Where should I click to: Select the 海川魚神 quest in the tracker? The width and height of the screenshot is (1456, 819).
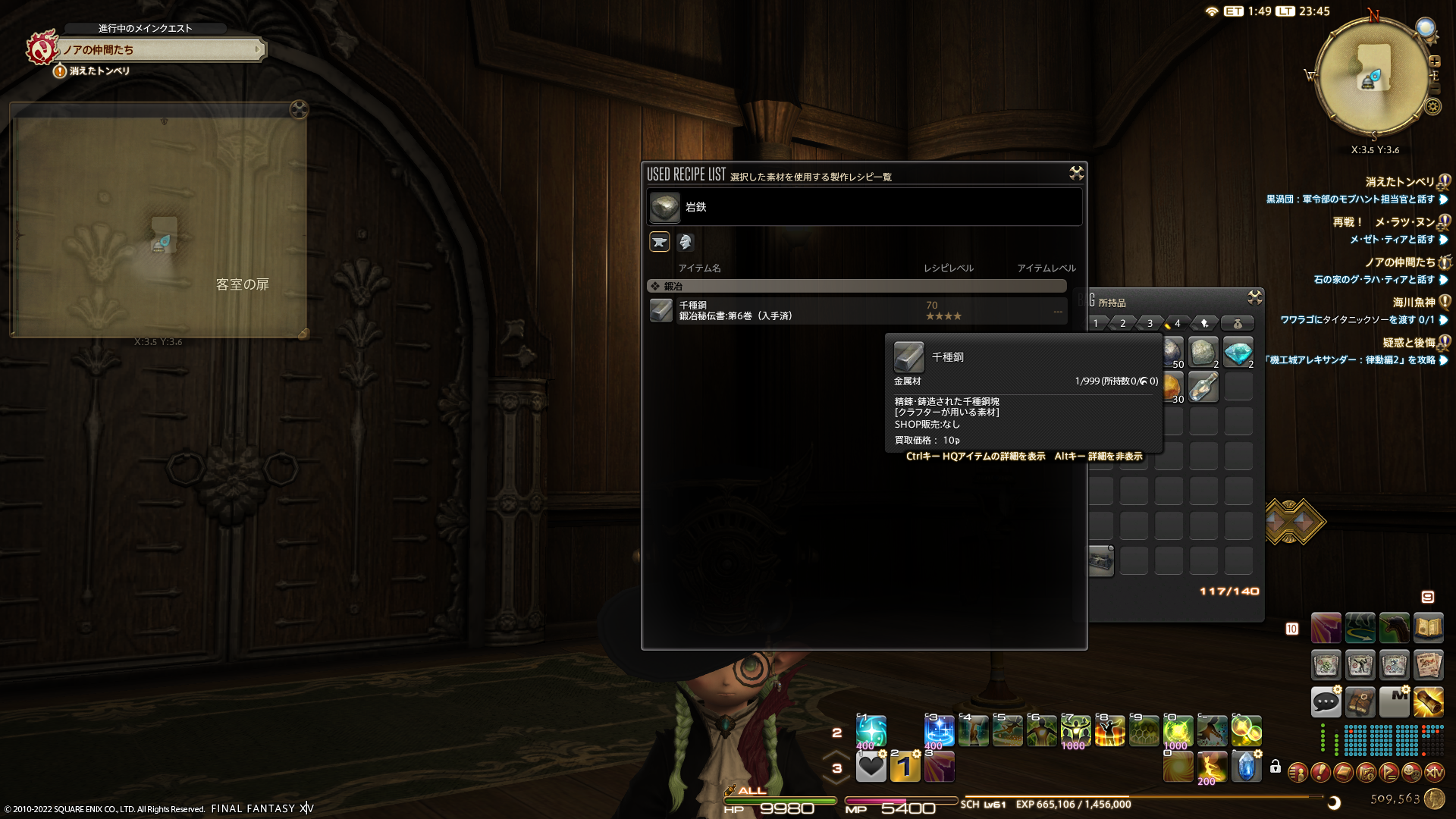(x=1414, y=303)
